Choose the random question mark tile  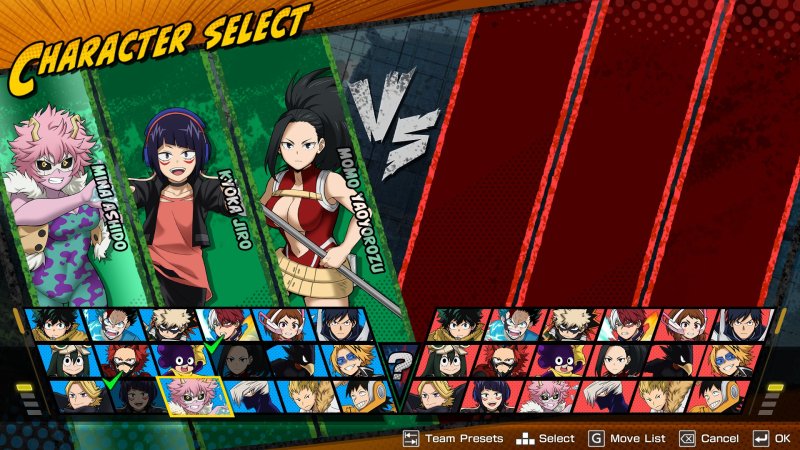tap(401, 361)
